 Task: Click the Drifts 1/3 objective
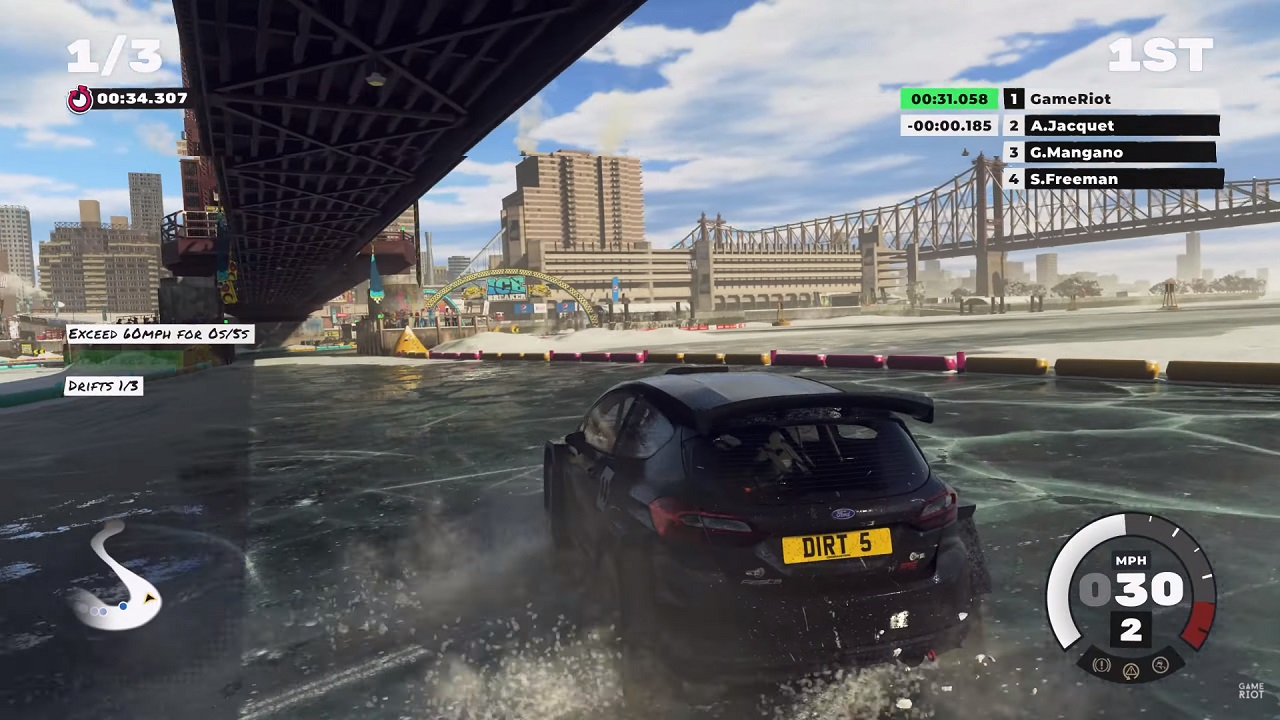pyautogui.click(x=104, y=386)
